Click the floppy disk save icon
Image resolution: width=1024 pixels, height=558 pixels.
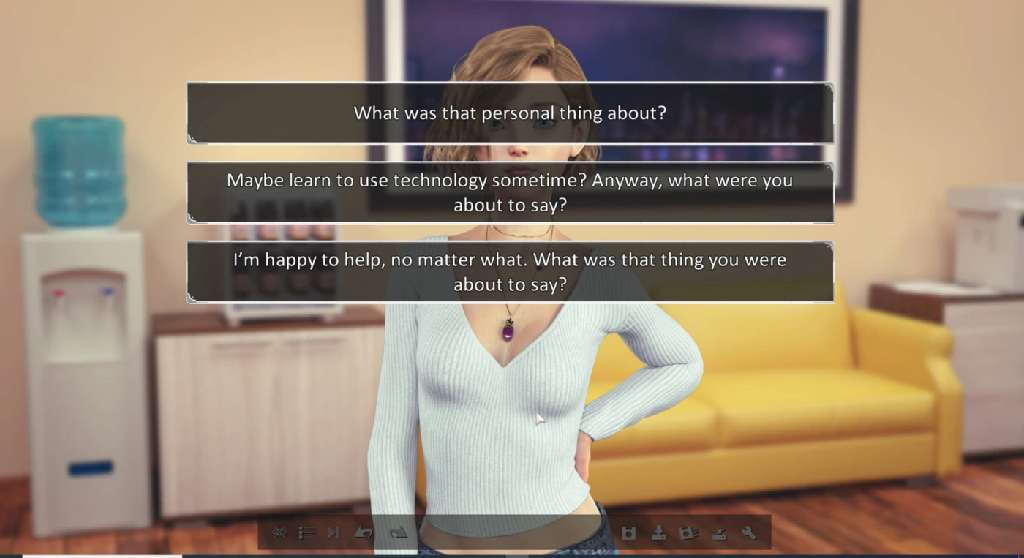point(629,533)
